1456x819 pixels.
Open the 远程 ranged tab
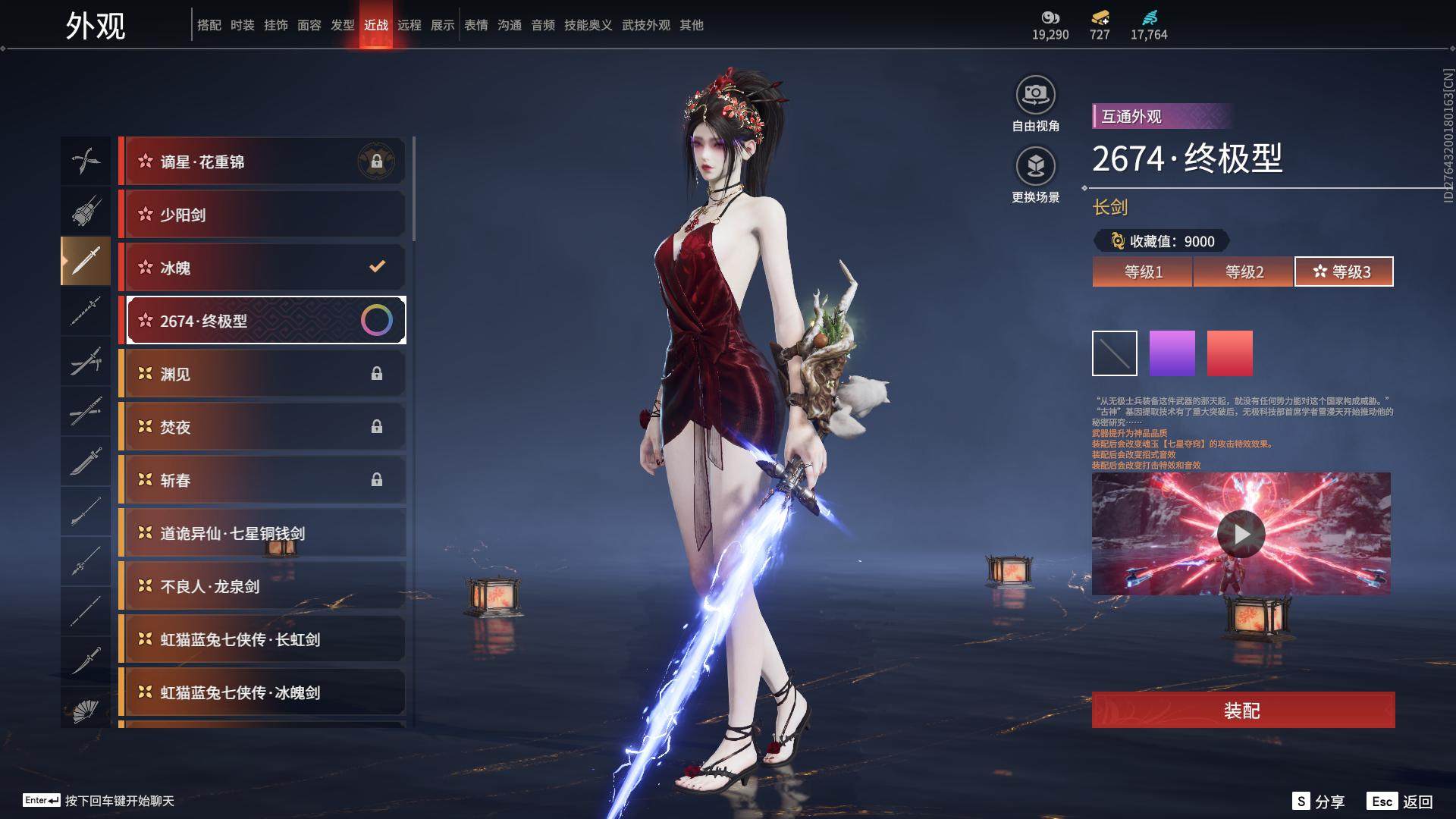[x=409, y=25]
